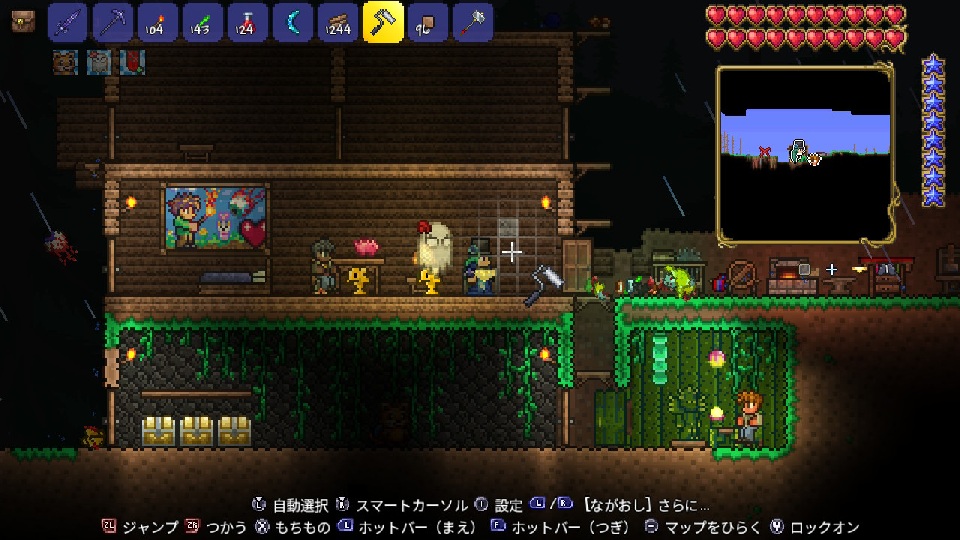Screen dimensions: 960x540
Task: Click the bear pet buff icon
Action: (x=66, y=62)
